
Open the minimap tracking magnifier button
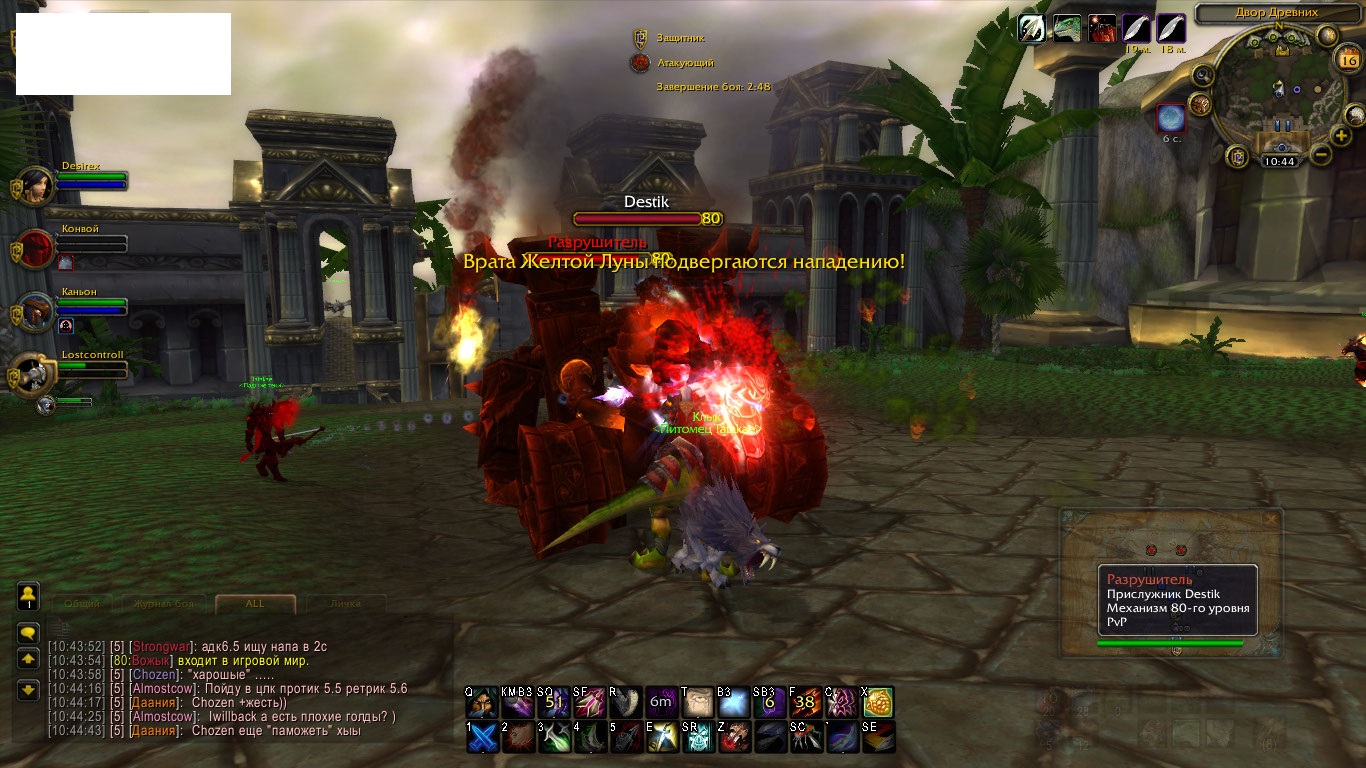tap(1203, 76)
